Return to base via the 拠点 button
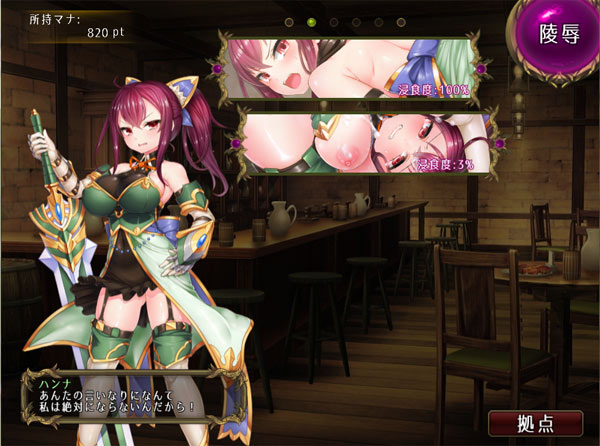This screenshot has width=600, height=446. click(x=537, y=422)
